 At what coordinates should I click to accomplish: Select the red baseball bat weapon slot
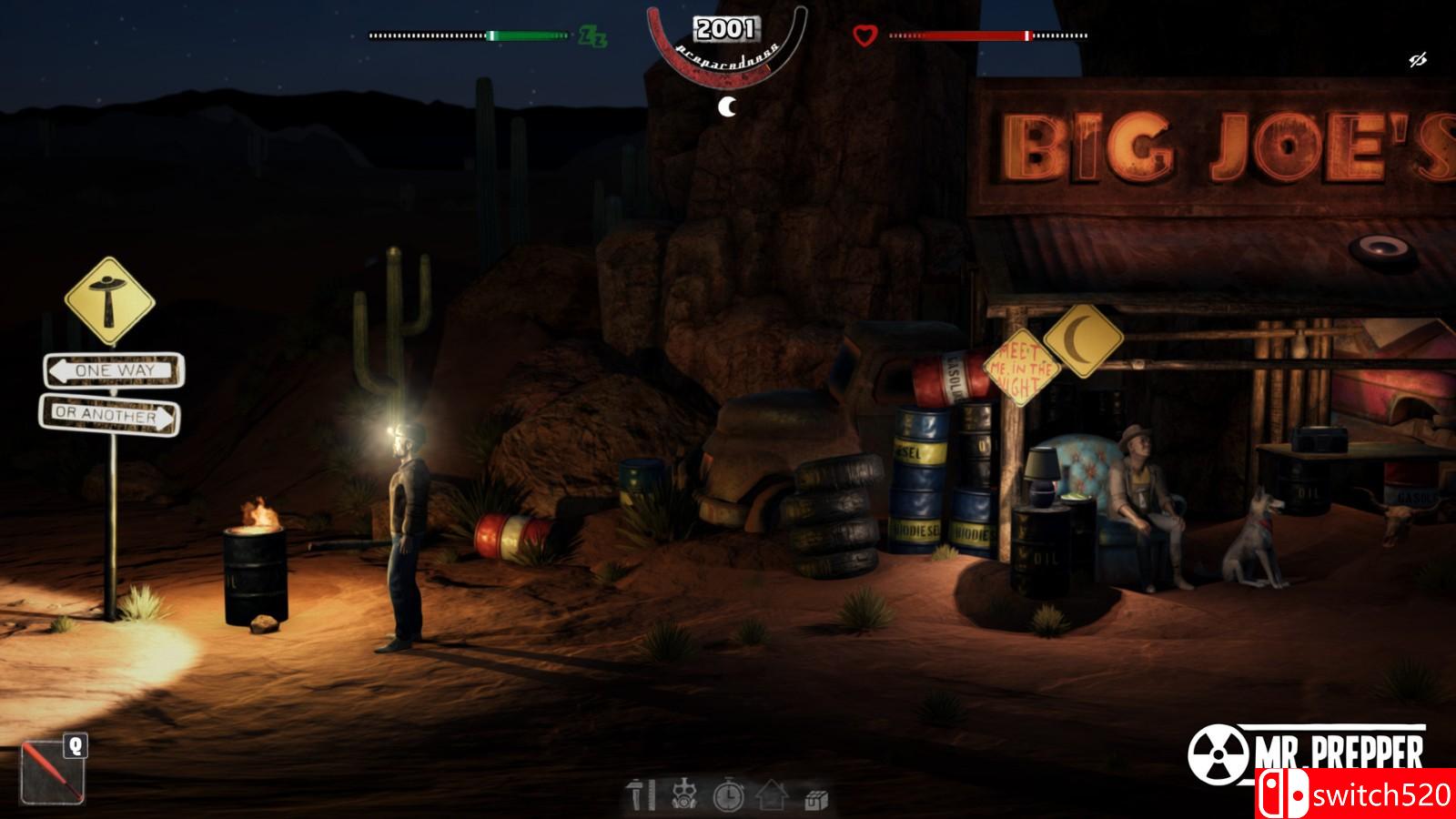pyautogui.click(x=52, y=772)
